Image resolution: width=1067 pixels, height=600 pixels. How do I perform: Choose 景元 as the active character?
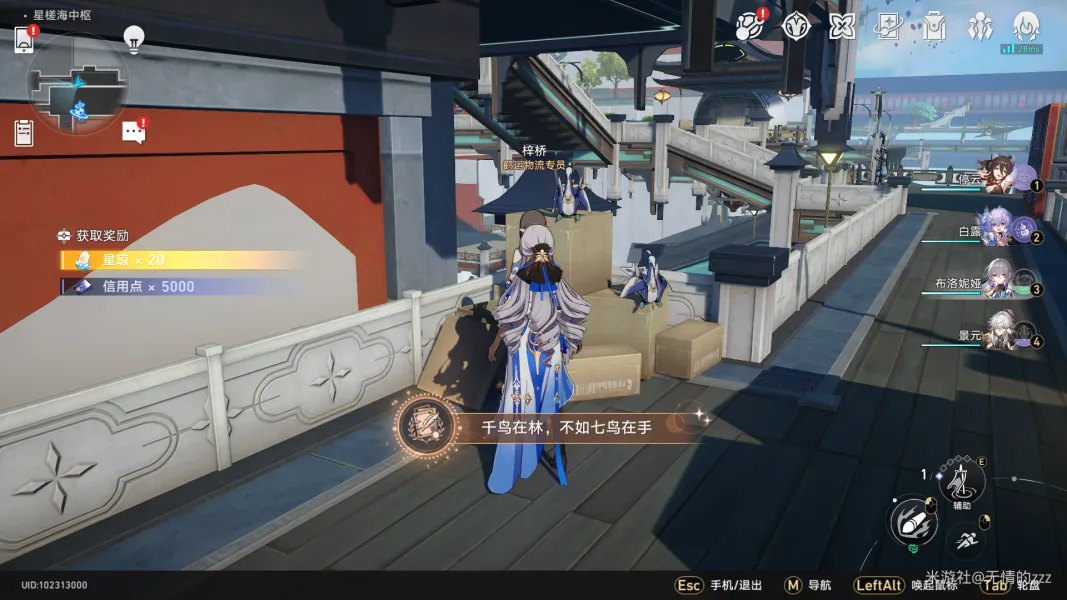998,335
